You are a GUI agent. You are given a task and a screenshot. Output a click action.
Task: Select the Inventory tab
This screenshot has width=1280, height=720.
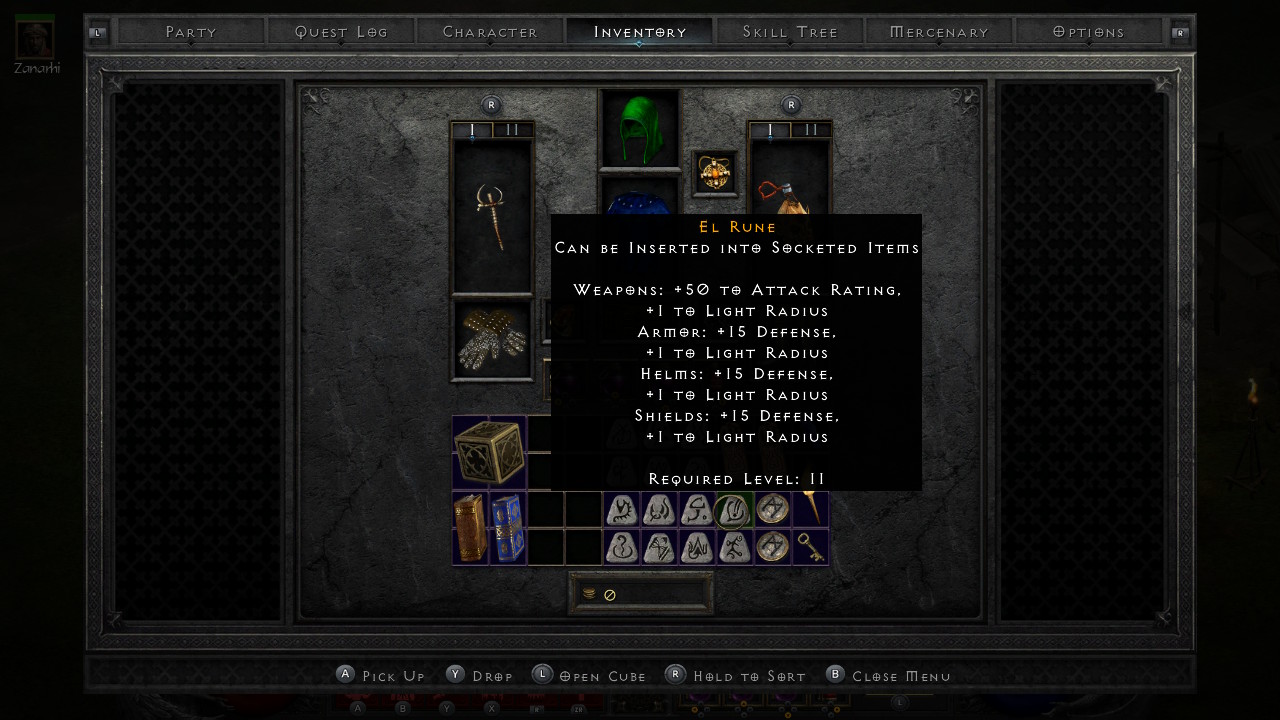(x=640, y=32)
